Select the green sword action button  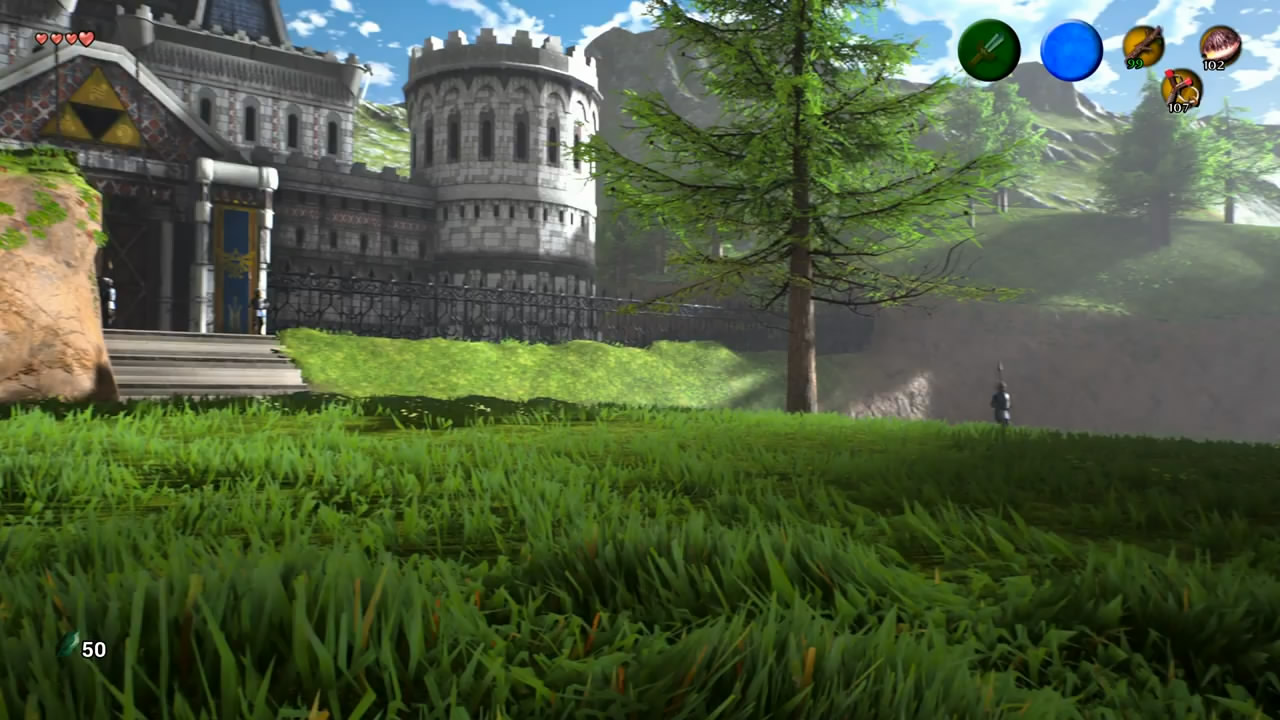tap(989, 50)
